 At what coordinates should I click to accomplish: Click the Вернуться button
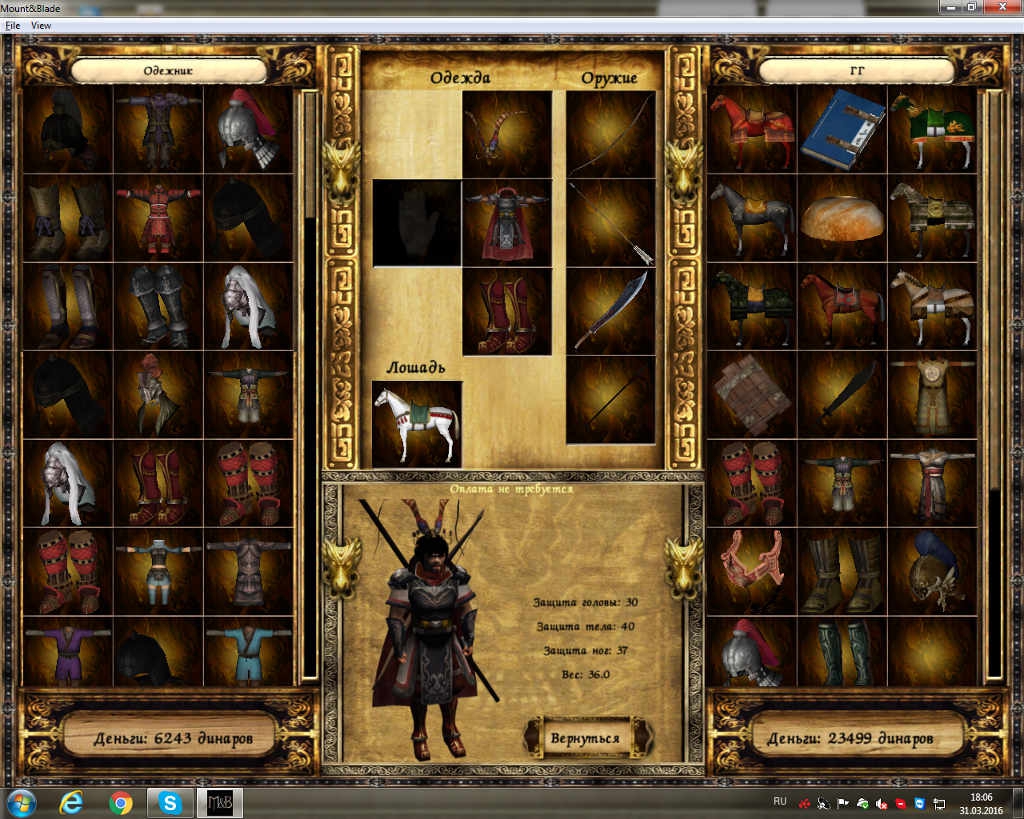click(585, 738)
